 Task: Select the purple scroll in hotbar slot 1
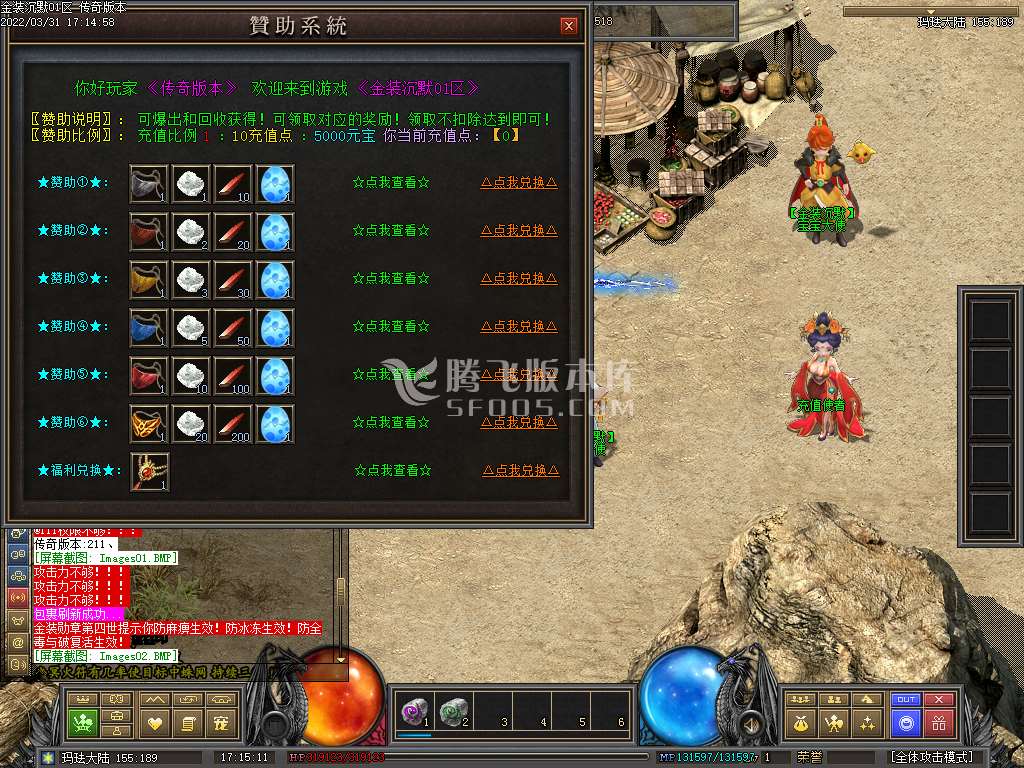pos(412,711)
